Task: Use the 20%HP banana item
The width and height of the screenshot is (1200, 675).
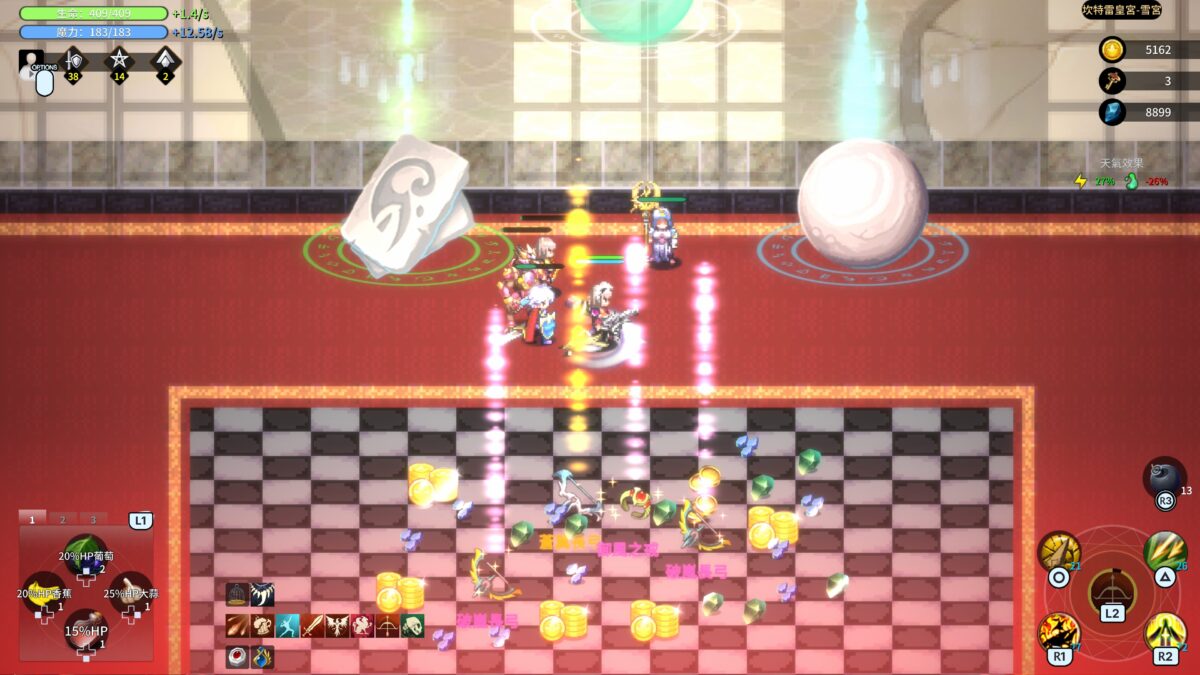Action: click(43, 591)
